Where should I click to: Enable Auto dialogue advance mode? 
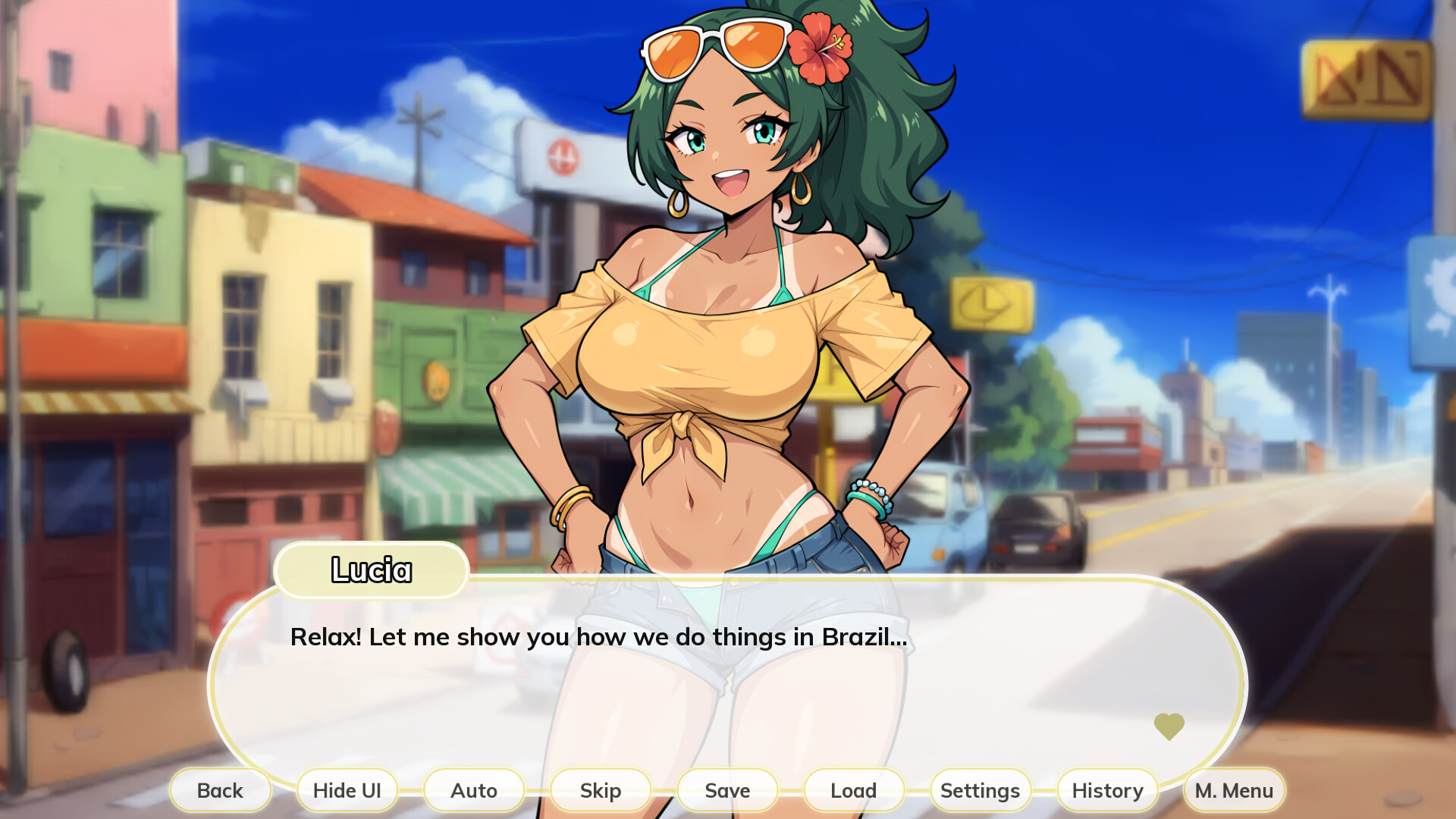pyautogui.click(x=474, y=790)
